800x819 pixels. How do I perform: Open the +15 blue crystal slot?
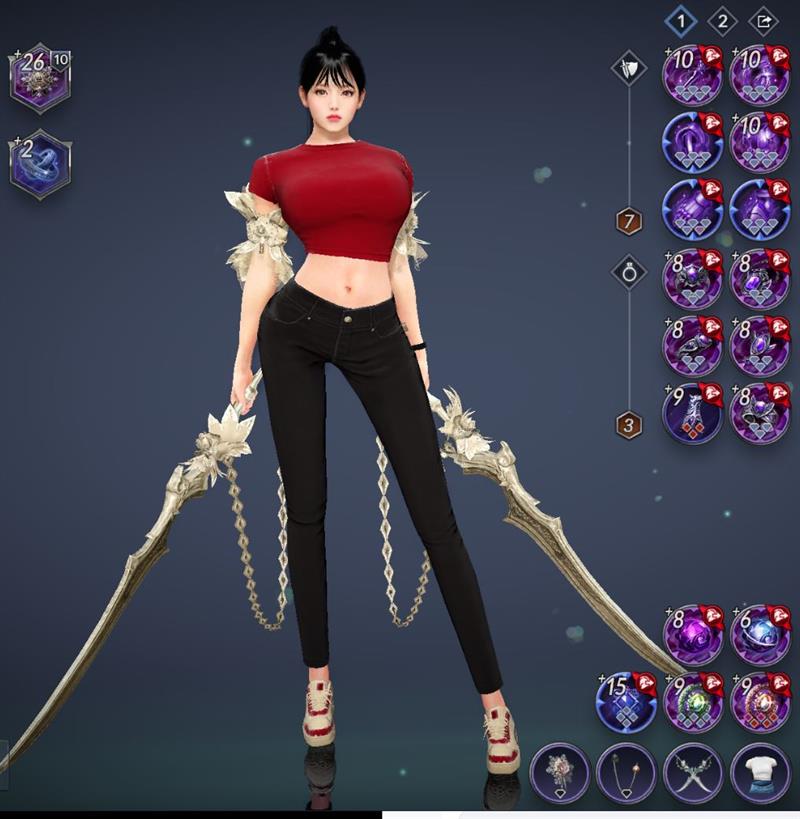[625, 700]
